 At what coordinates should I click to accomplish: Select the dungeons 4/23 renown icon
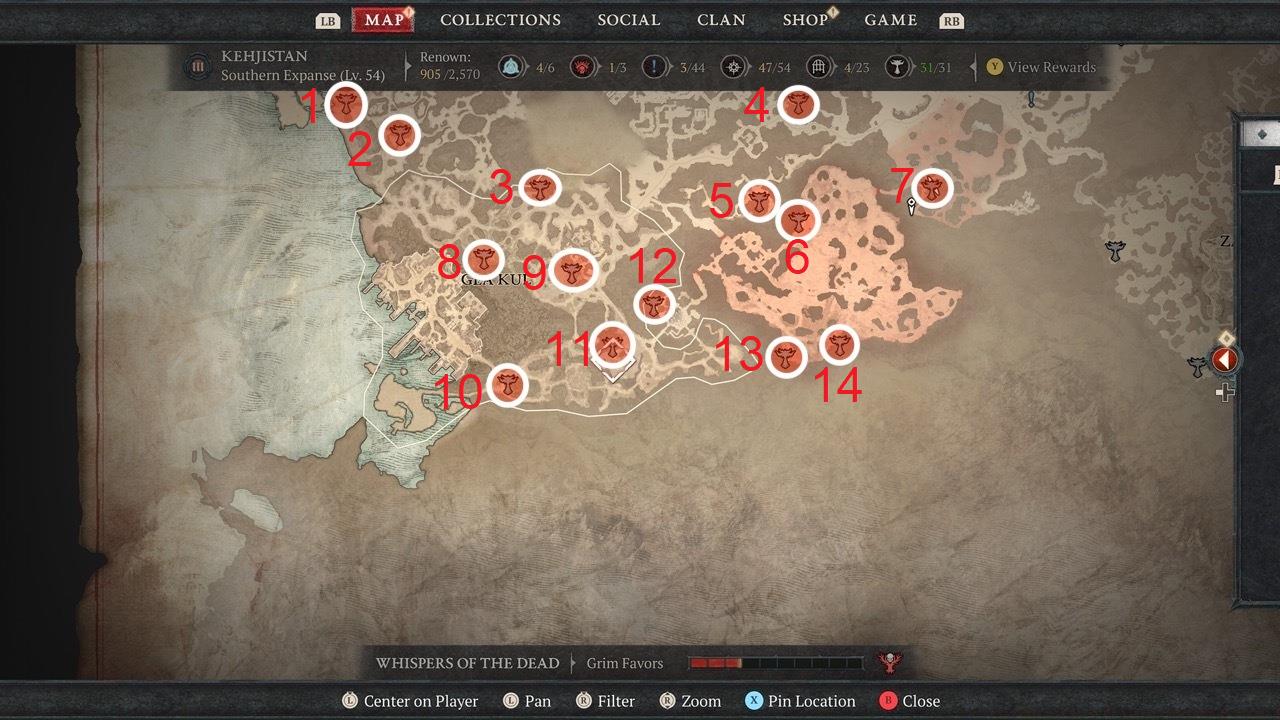[820, 67]
